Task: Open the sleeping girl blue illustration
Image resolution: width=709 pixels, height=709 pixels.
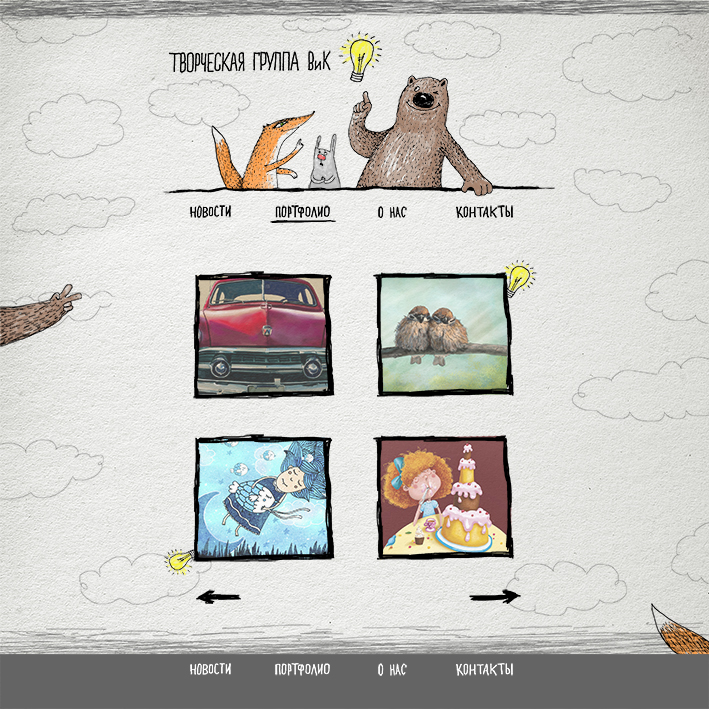Action: point(264,497)
